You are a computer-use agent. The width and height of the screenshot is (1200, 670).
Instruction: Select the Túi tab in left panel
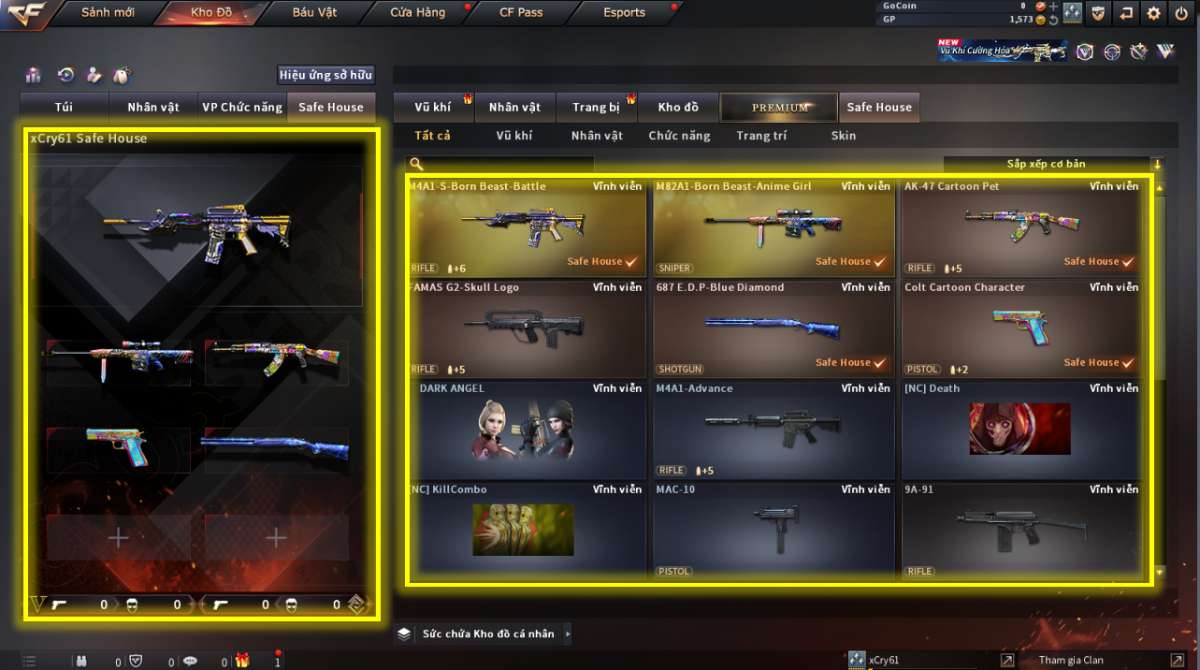pyautogui.click(x=65, y=107)
